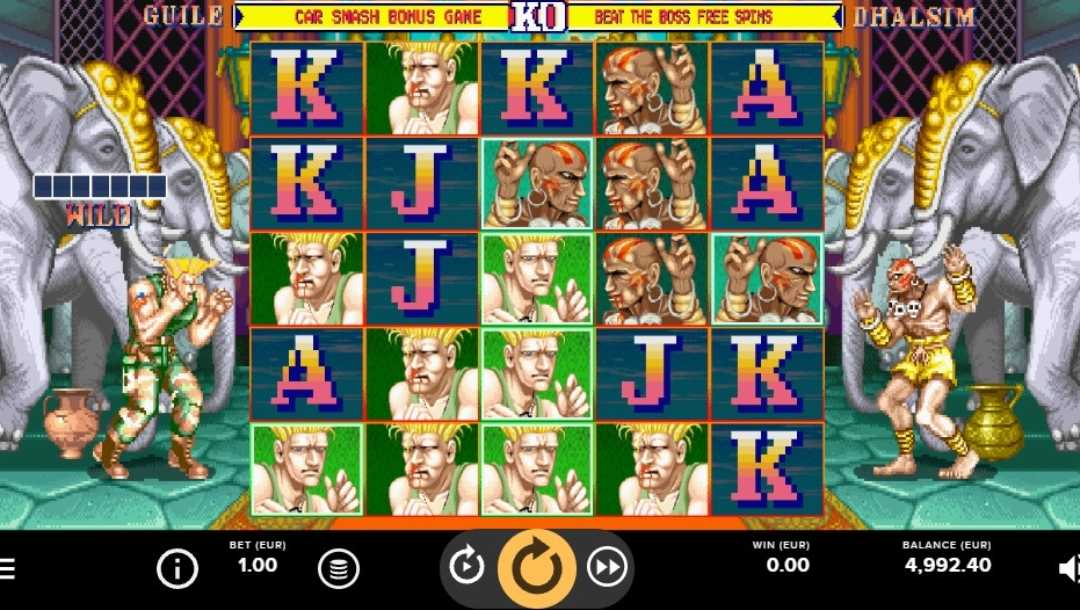The width and height of the screenshot is (1080, 610).
Task: Open the coin stack bet settings
Action: (338, 569)
